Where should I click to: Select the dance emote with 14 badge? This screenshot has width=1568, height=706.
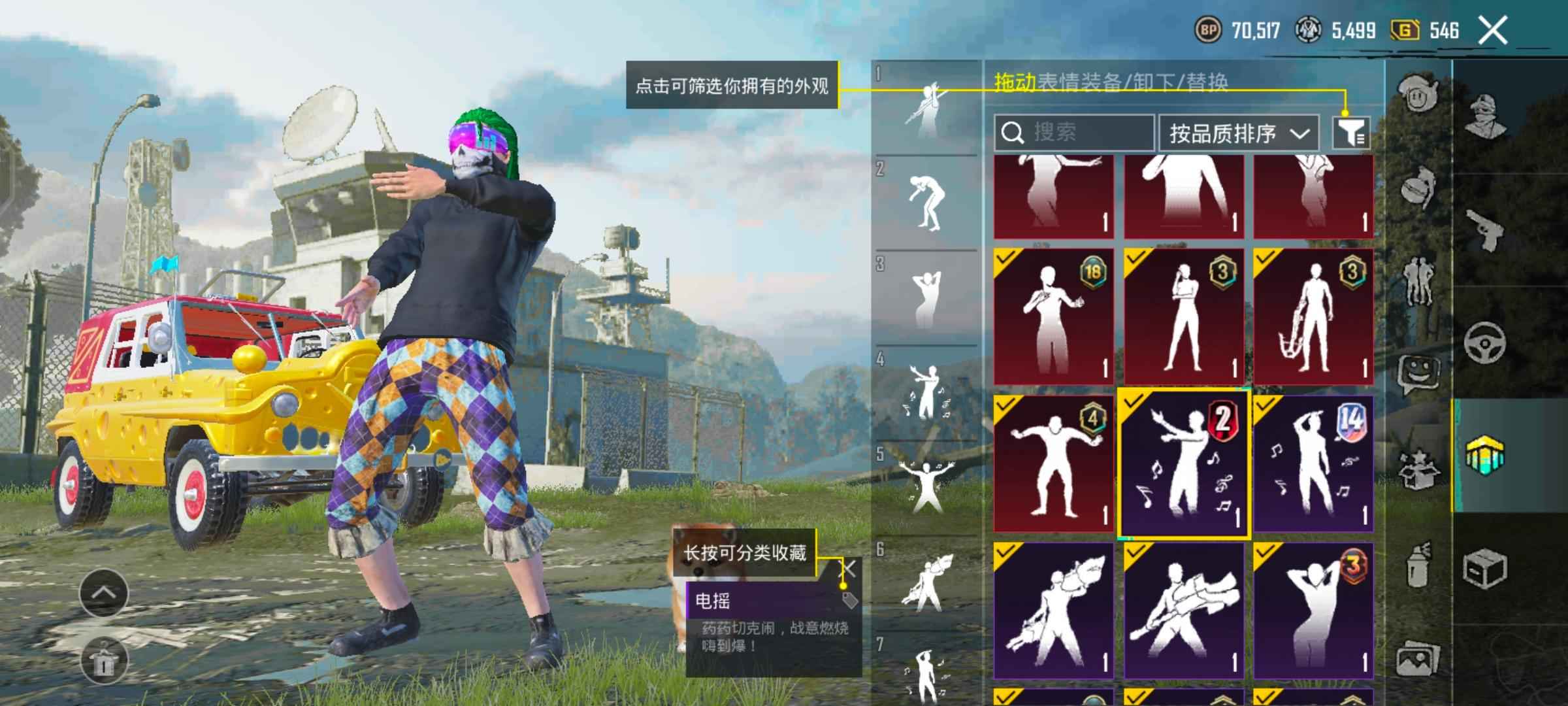tap(1313, 463)
